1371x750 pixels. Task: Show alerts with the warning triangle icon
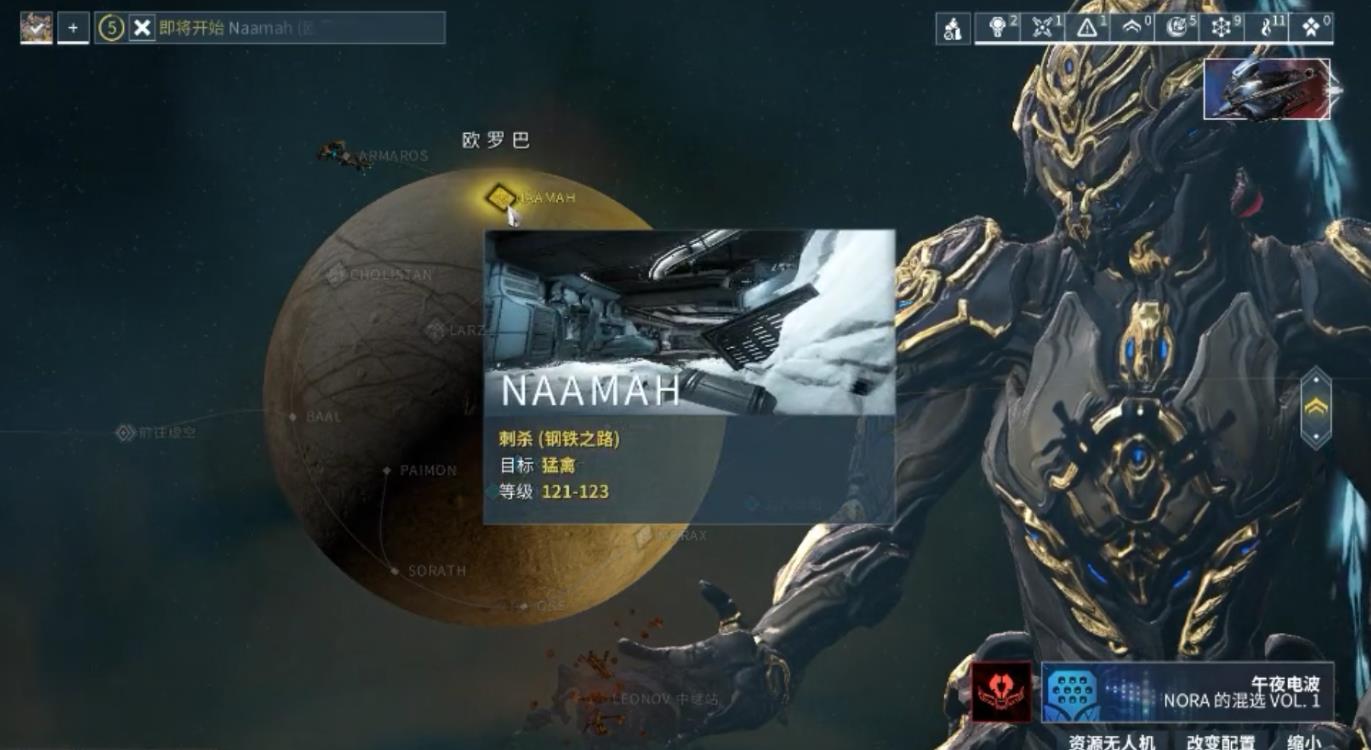click(x=1087, y=28)
